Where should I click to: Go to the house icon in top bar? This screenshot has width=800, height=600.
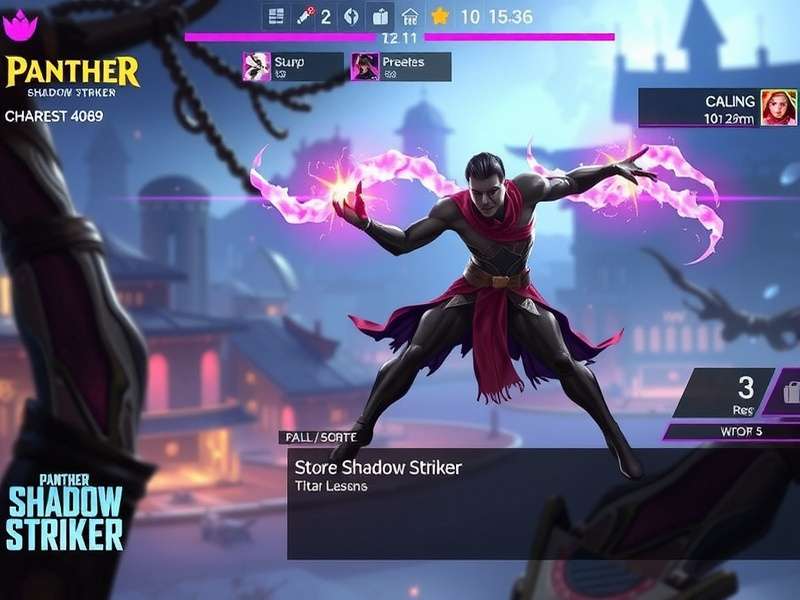click(x=409, y=16)
